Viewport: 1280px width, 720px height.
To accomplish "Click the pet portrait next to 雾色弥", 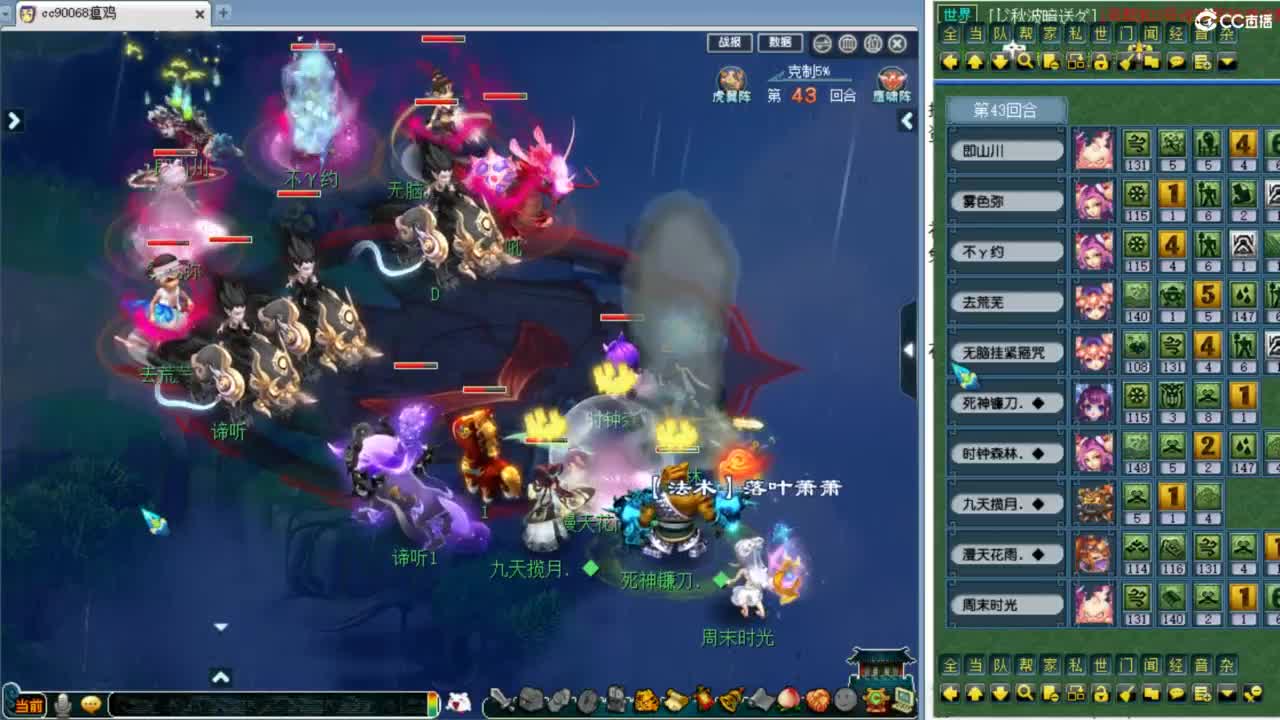I will point(1093,200).
